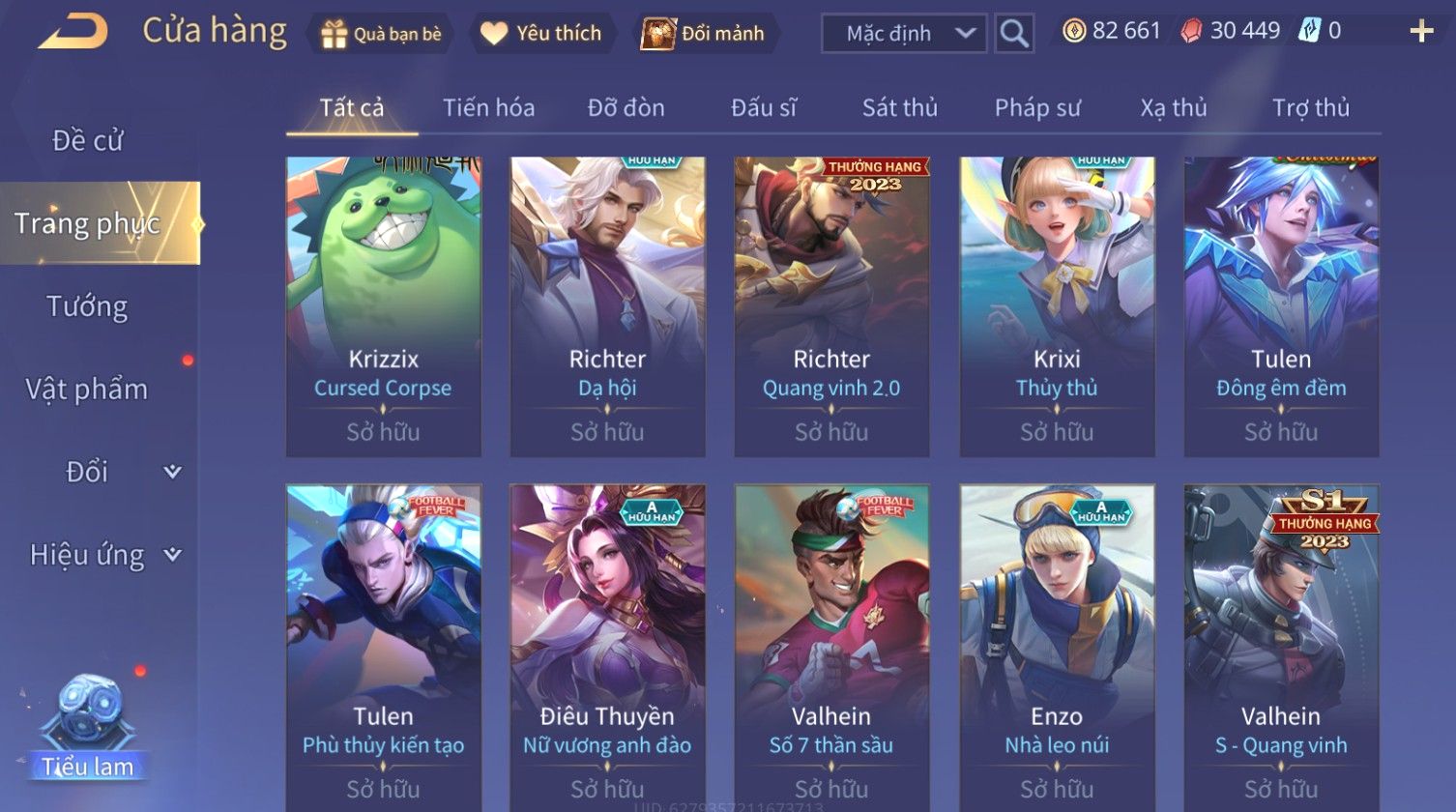Go back with the return arrow
1456x812 pixels.
73,32
